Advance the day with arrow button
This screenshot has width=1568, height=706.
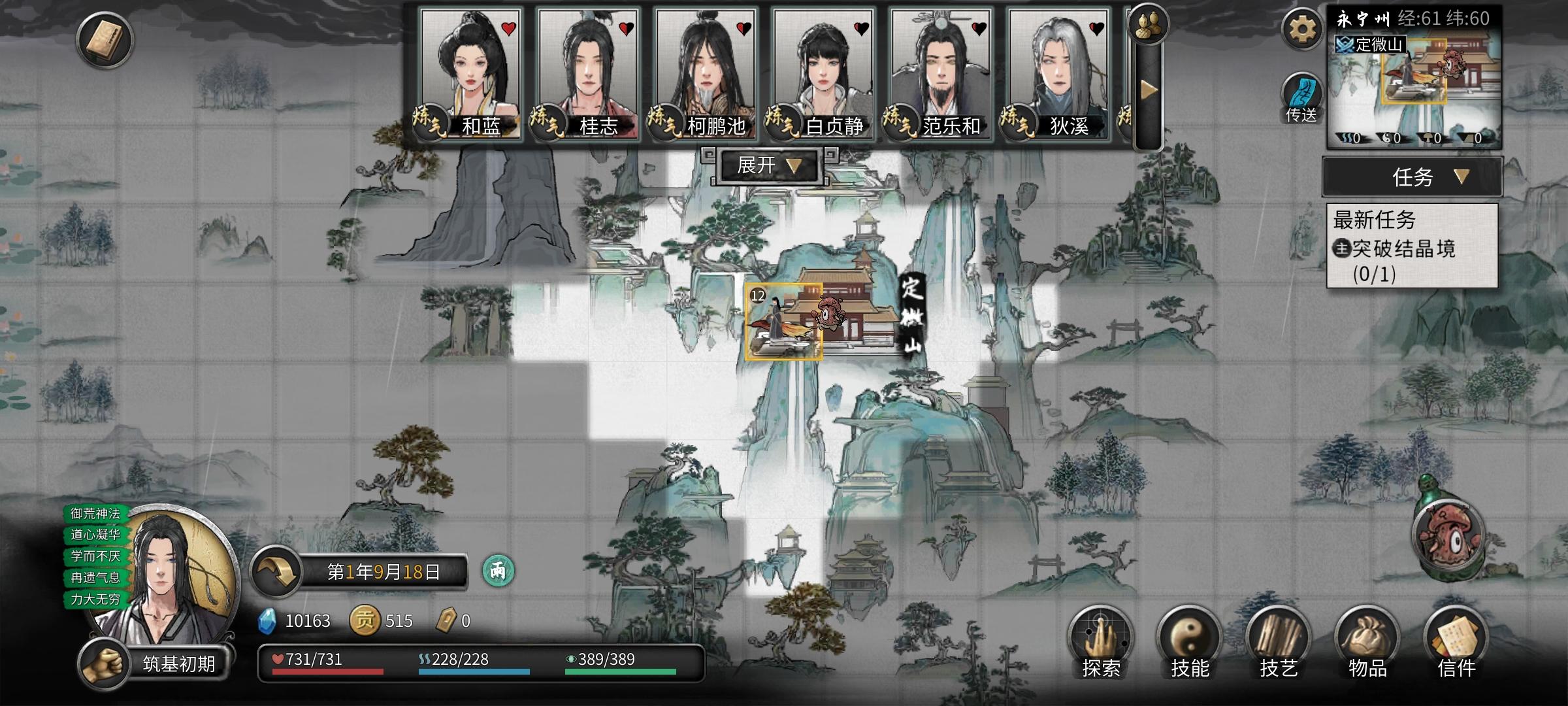coord(276,571)
